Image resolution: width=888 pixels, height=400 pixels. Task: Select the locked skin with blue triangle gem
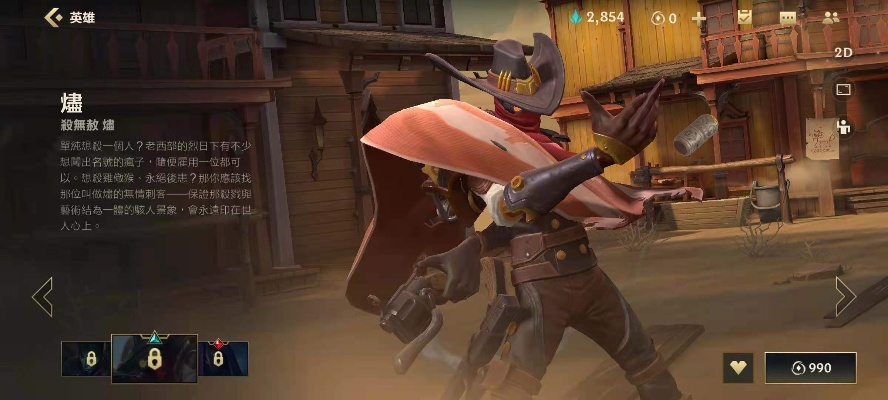(x=154, y=358)
